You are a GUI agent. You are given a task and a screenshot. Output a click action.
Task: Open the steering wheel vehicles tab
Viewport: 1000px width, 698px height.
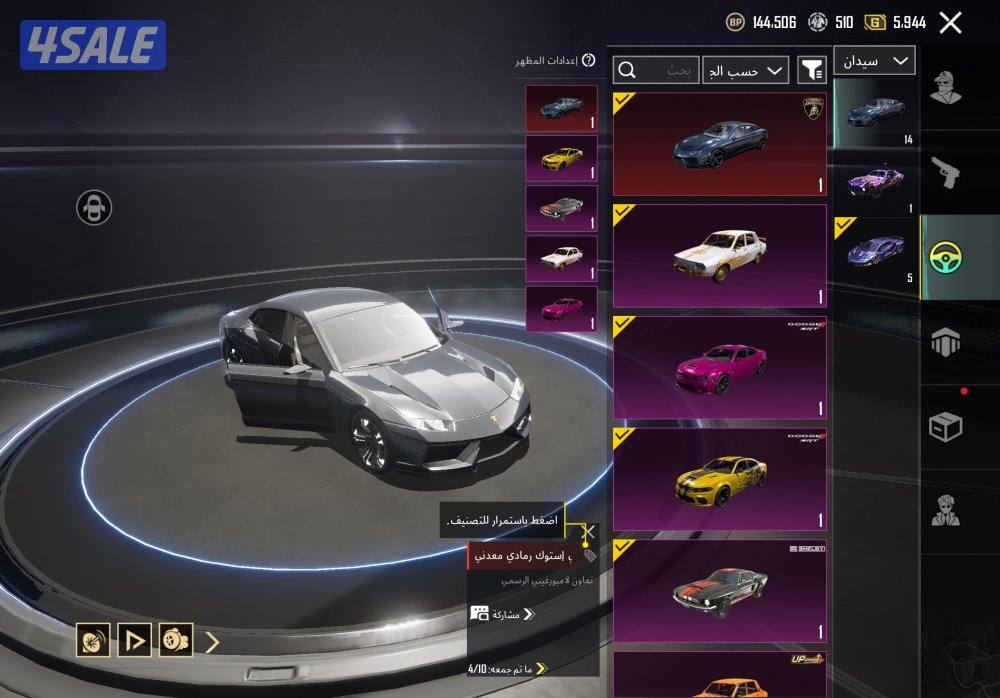[x=945, y=258]
